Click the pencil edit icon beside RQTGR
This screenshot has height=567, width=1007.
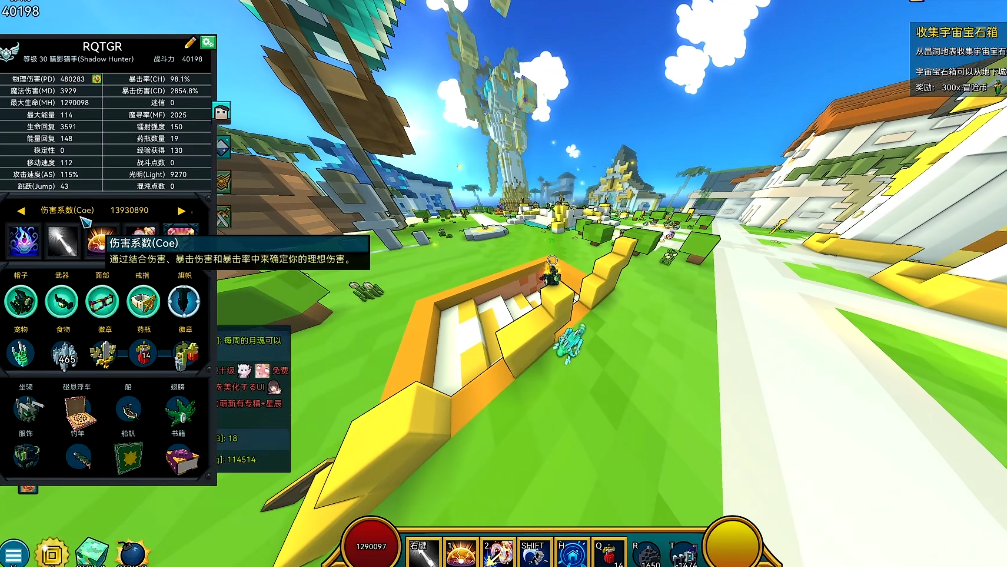(191, 43)
